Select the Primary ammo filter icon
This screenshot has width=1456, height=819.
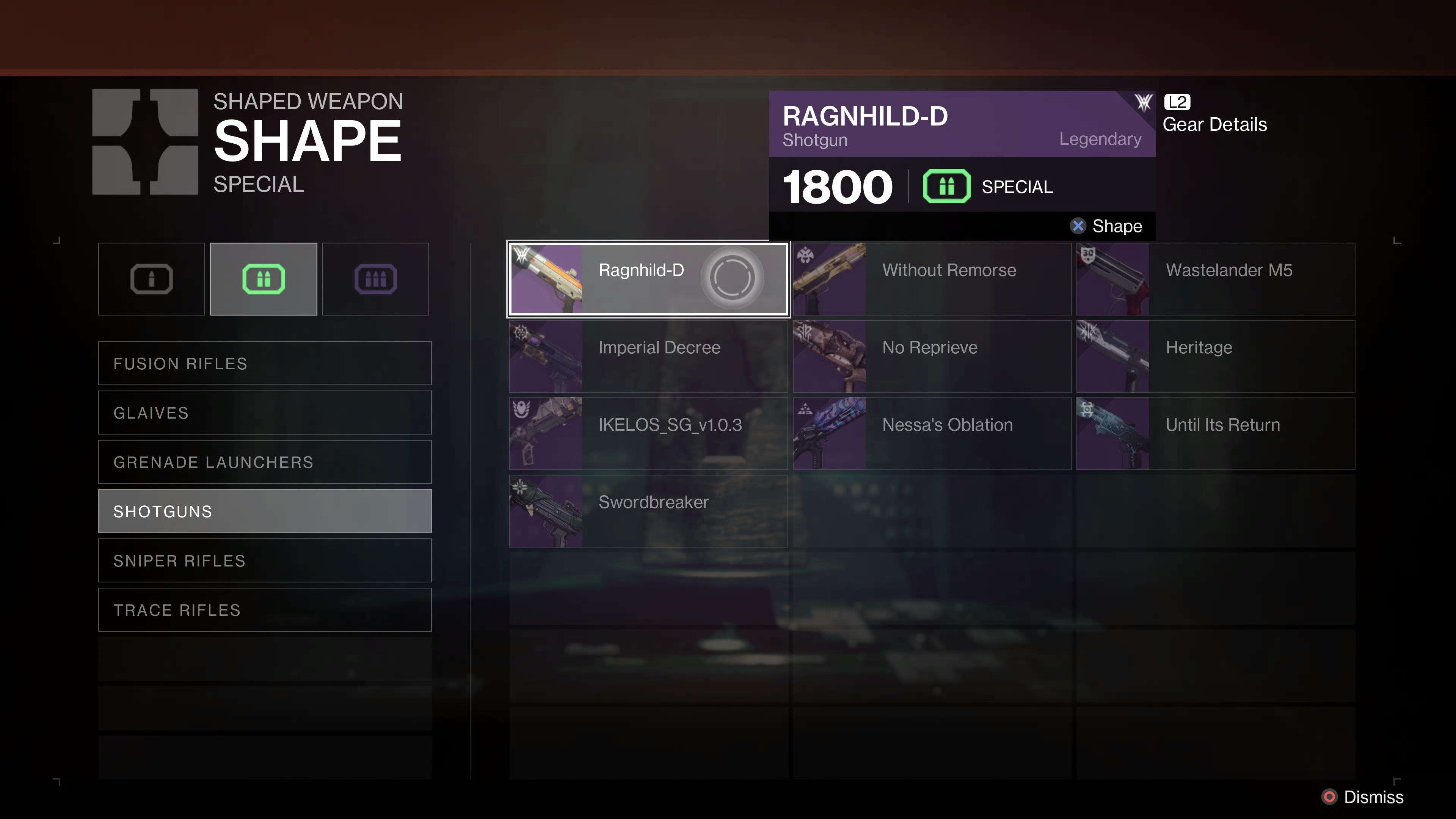click(151, 278)
